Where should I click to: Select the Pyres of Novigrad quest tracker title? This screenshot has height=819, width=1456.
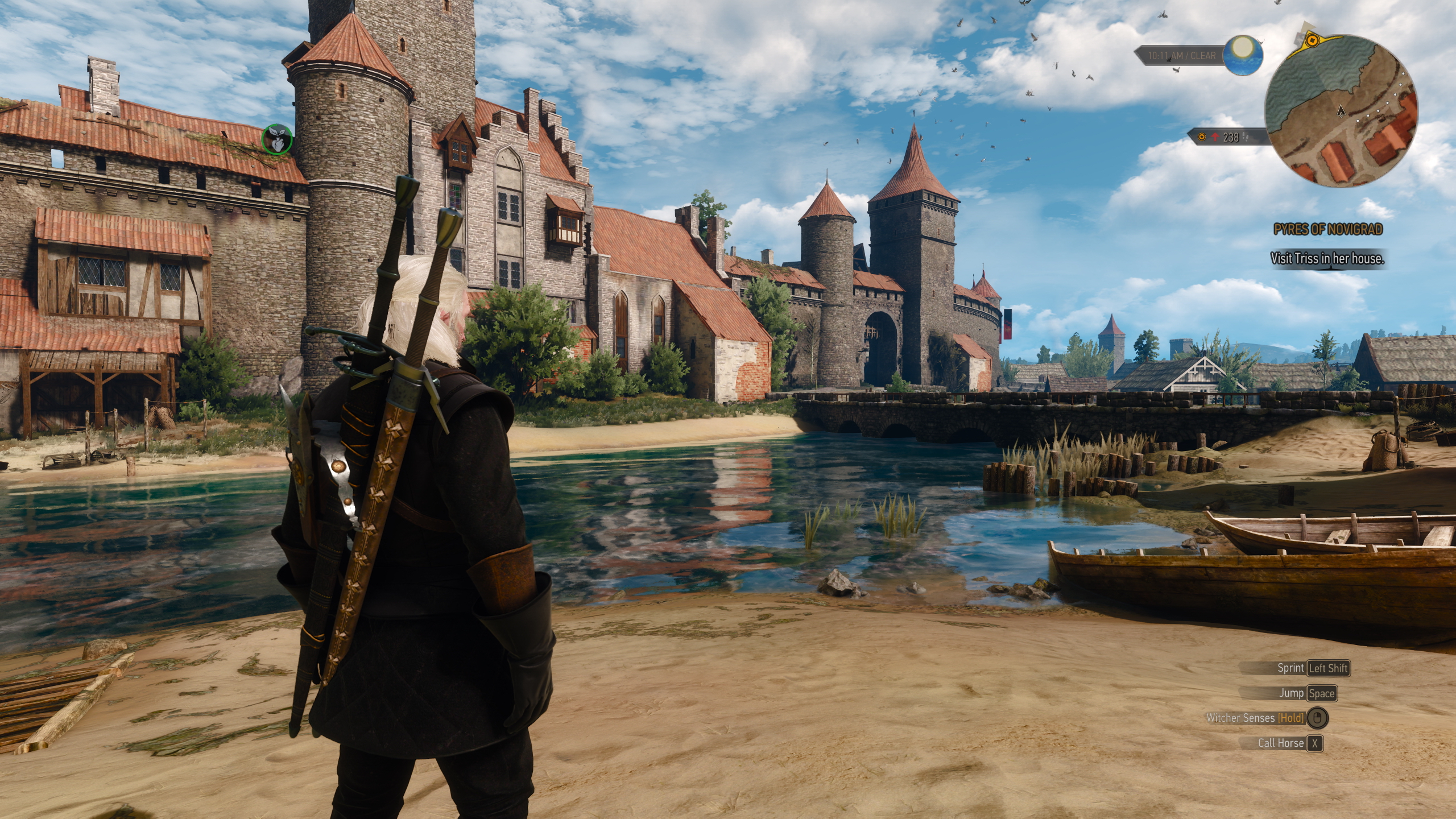pos(1327,229)
